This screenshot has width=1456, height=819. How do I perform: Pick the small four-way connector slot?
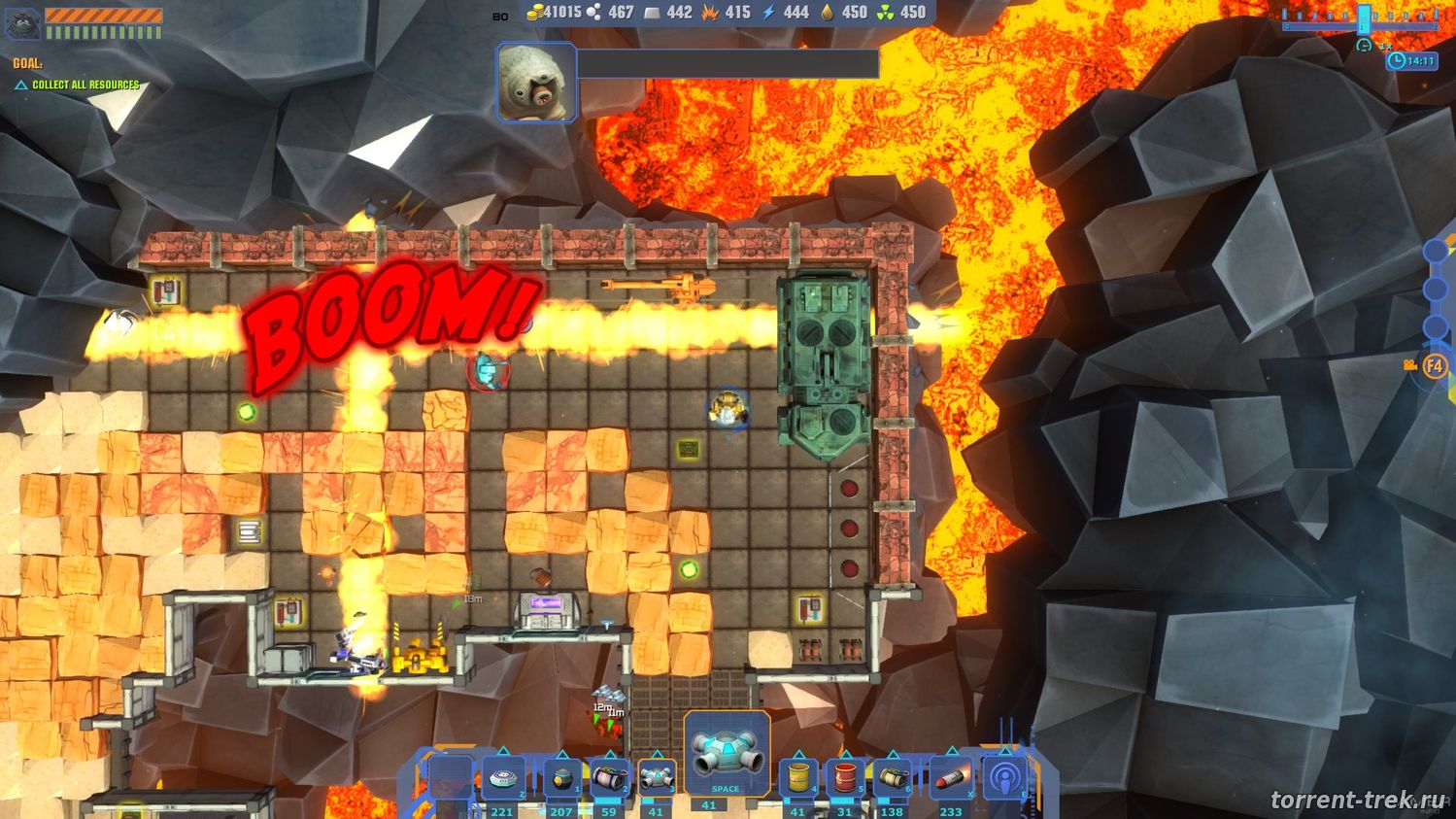(656, 778)
